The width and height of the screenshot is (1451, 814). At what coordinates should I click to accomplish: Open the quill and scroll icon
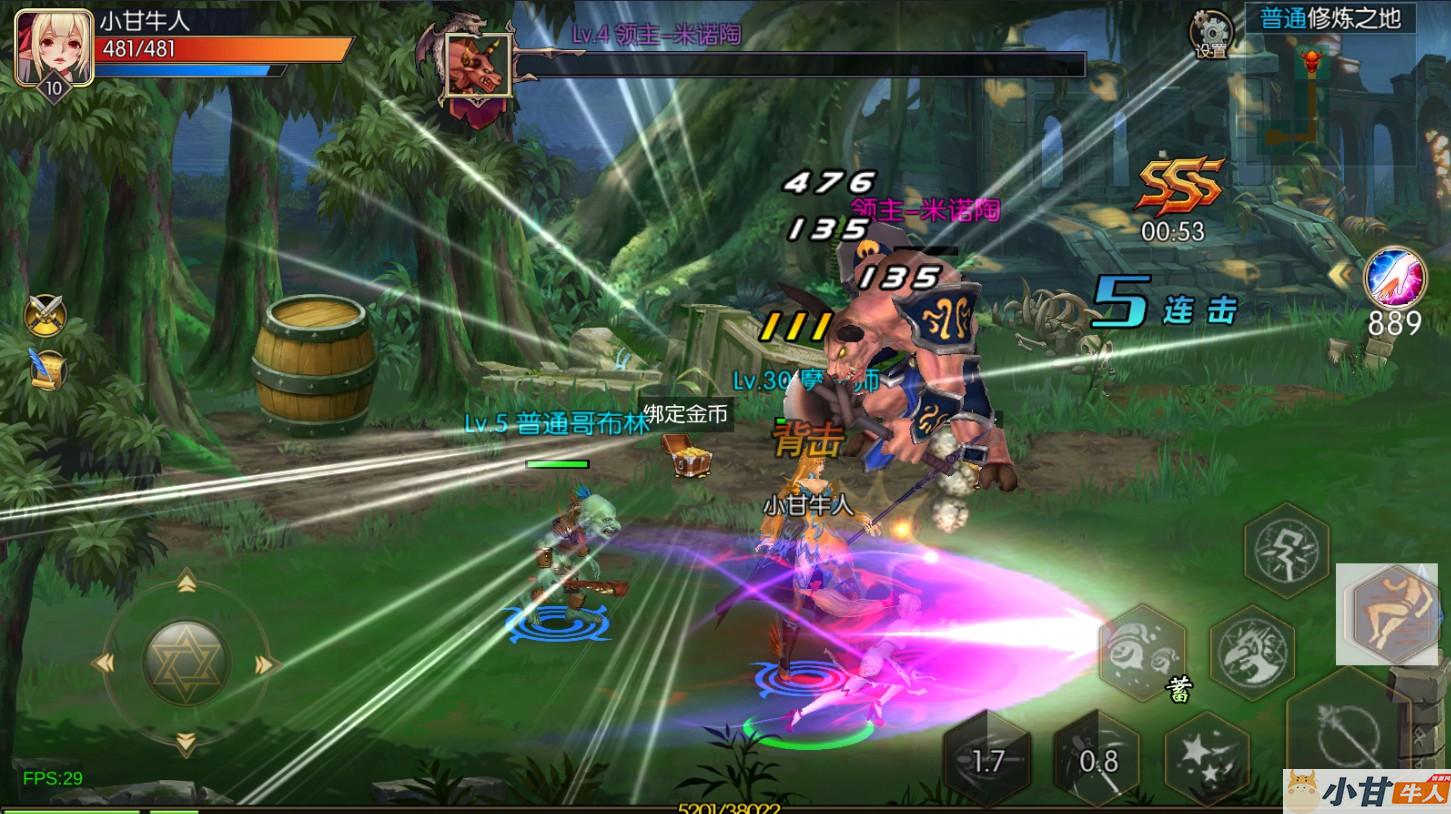tap(47, 369)
